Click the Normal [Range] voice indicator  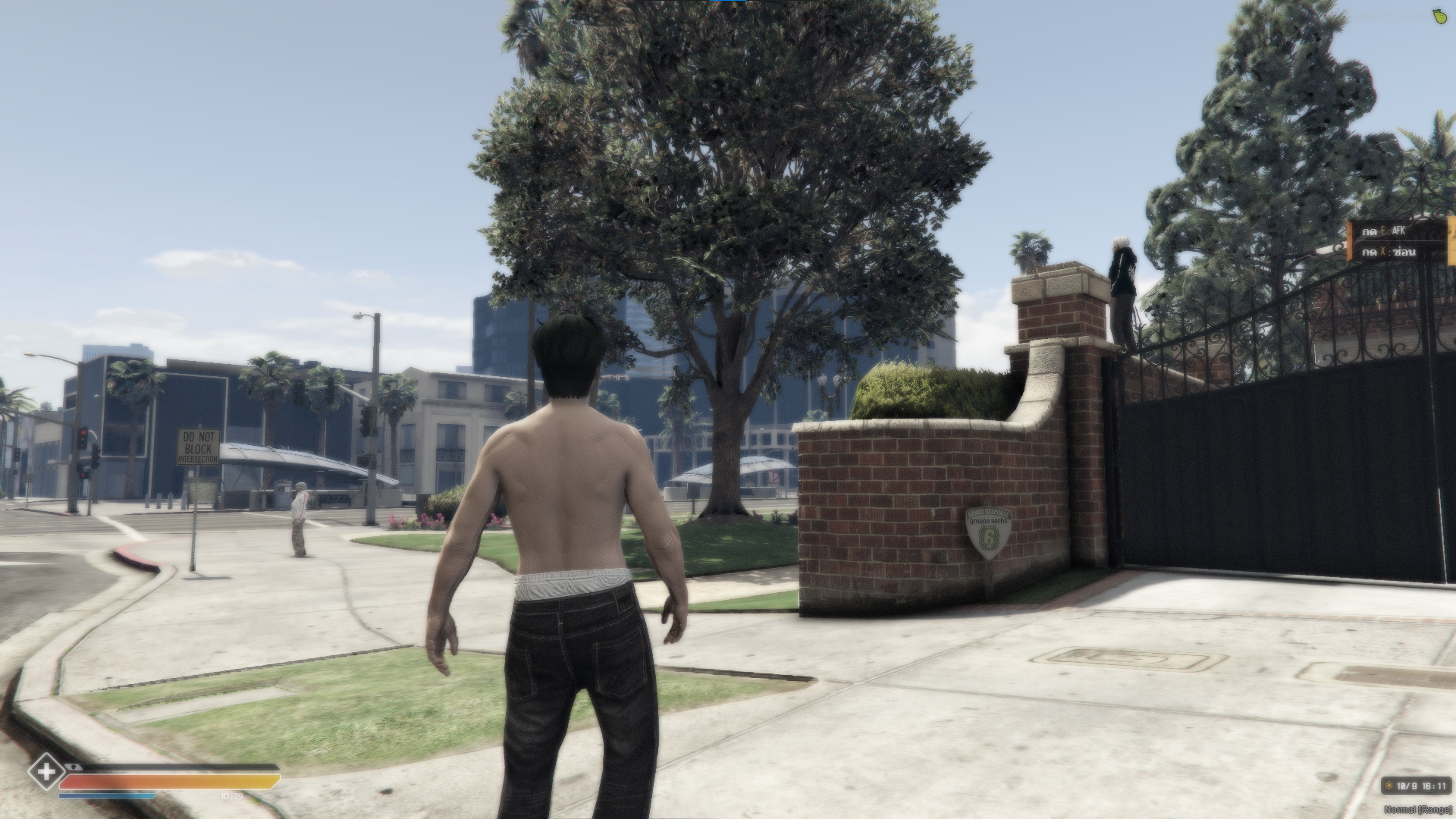coord(1417,810)
